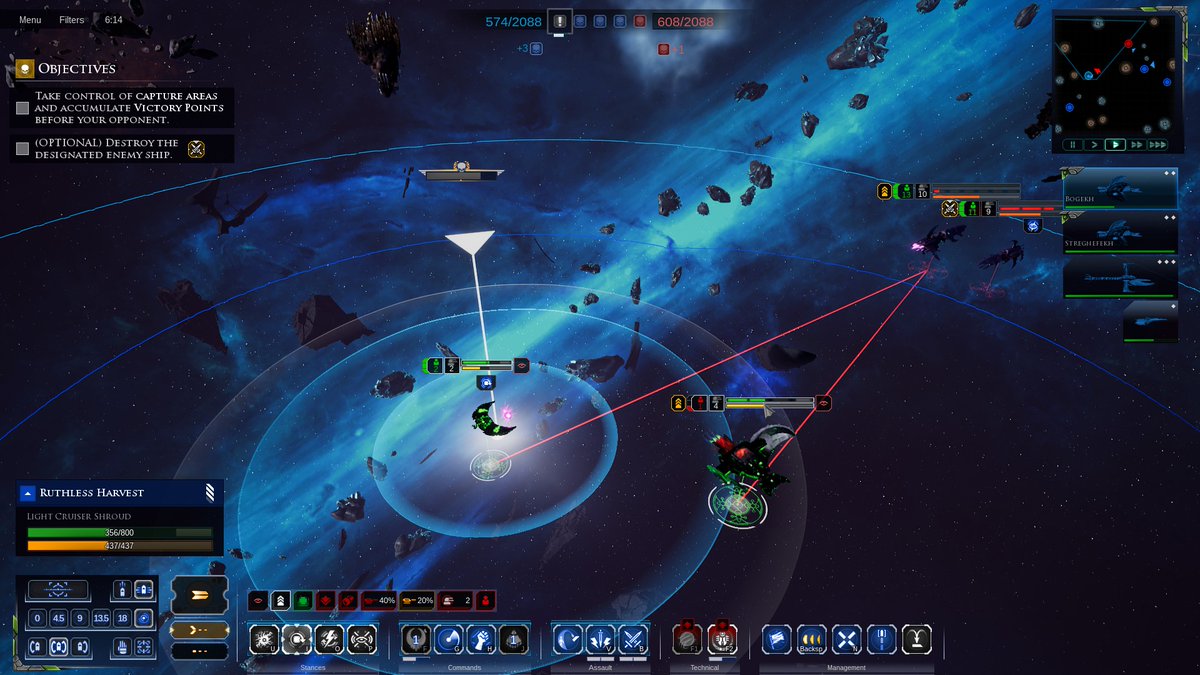Set engagement range to 4.5
The width and height of the screenshot is (1200, 675).
[59, 618]
